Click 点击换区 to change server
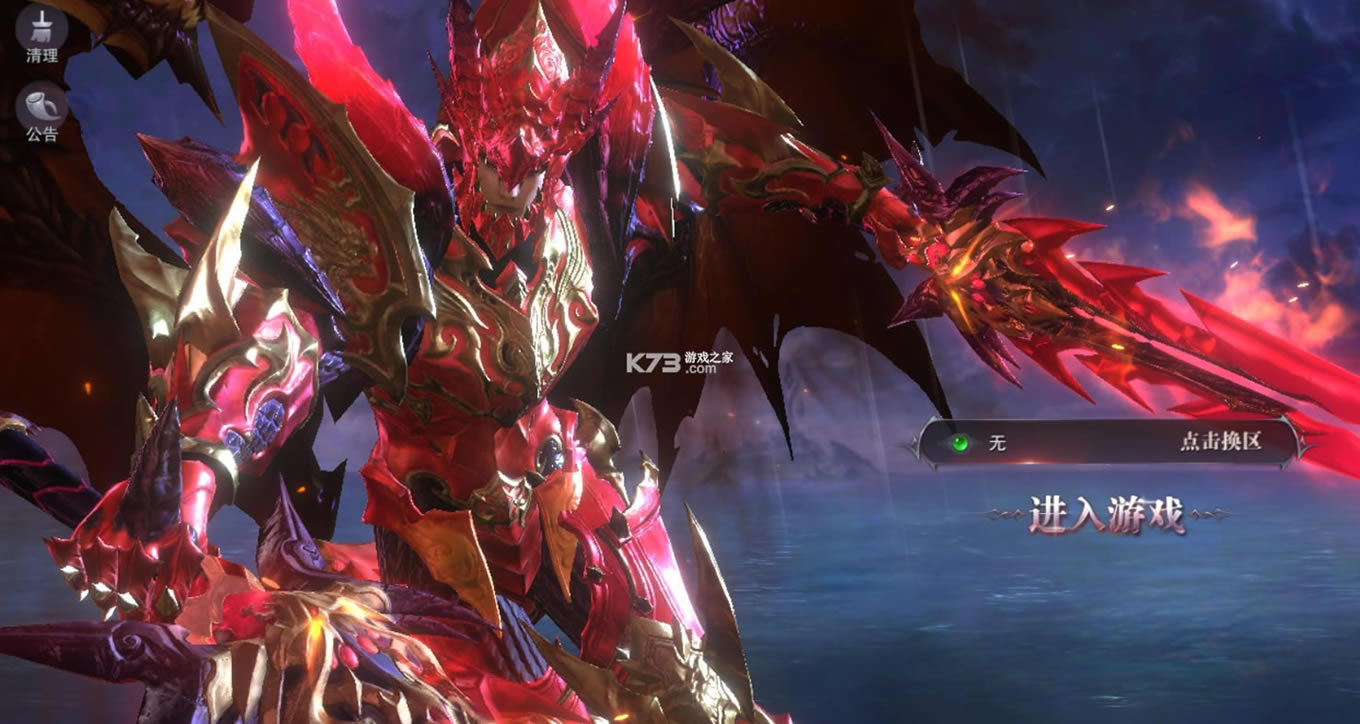The image size is (1360, 724). 1219,442
